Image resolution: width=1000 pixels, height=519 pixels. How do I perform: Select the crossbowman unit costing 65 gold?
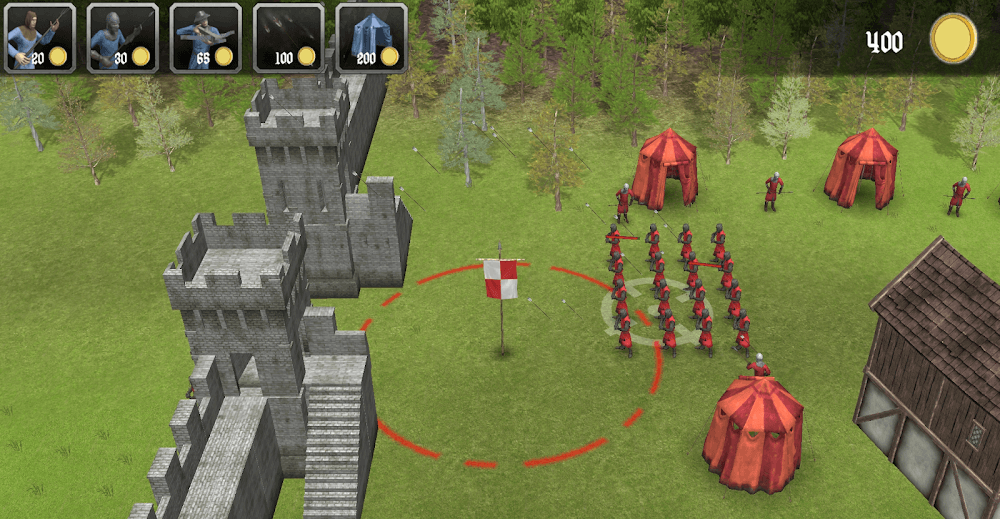pyautogui.click(x=206, y=38)
